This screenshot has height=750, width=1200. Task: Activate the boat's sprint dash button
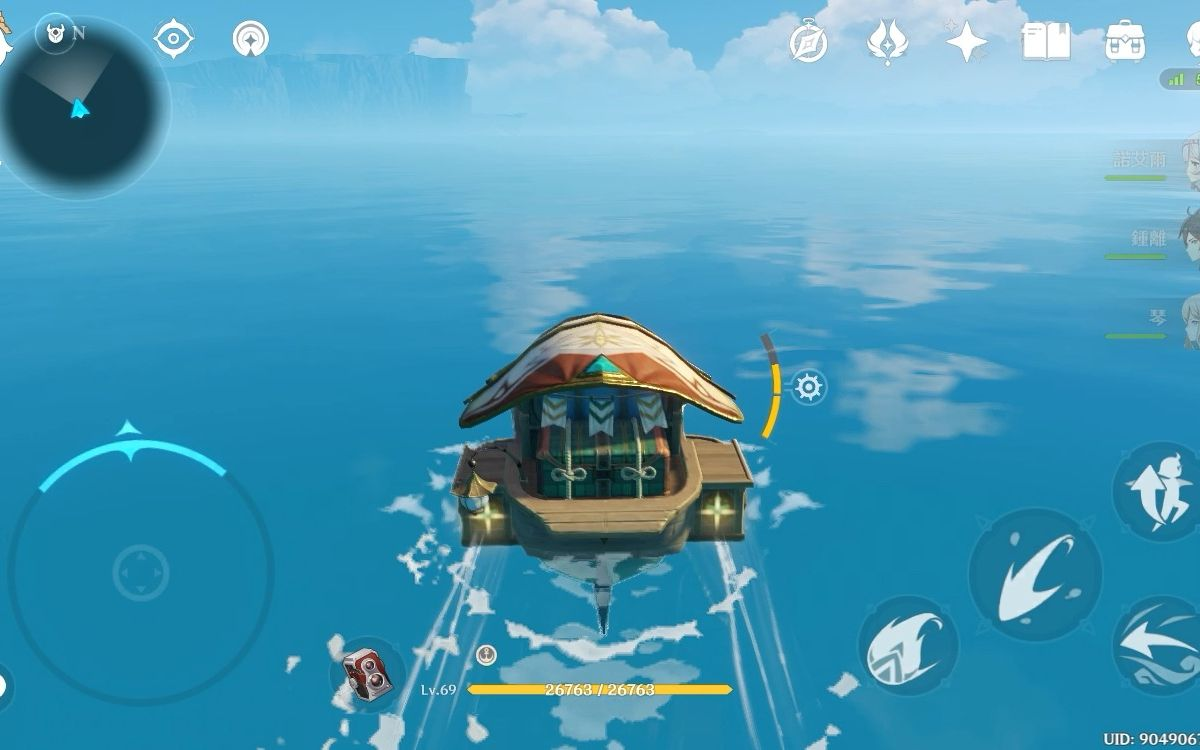(1160, 645)
